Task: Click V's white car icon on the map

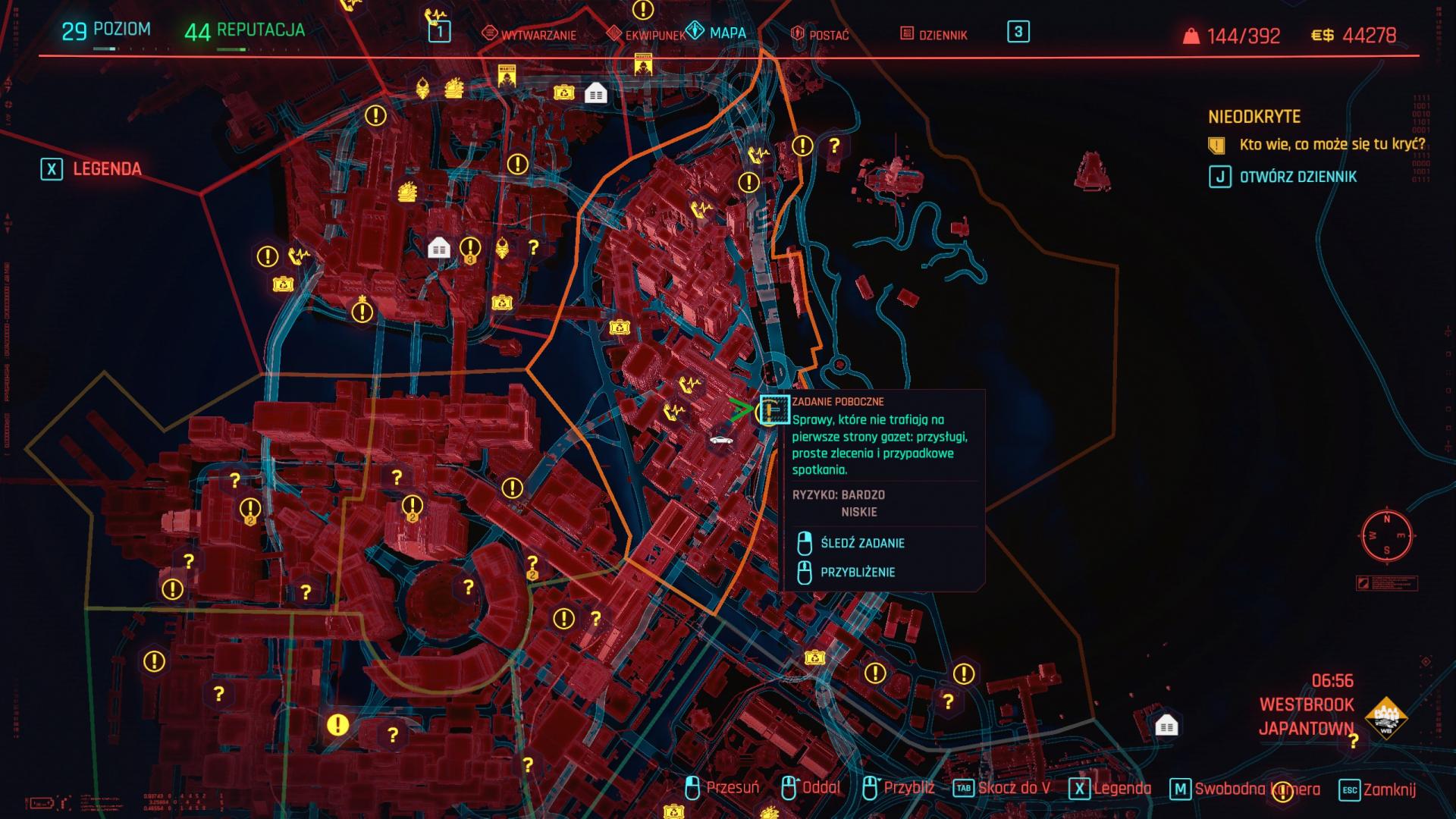Action: pyautogui.click(x=721, y=440)
